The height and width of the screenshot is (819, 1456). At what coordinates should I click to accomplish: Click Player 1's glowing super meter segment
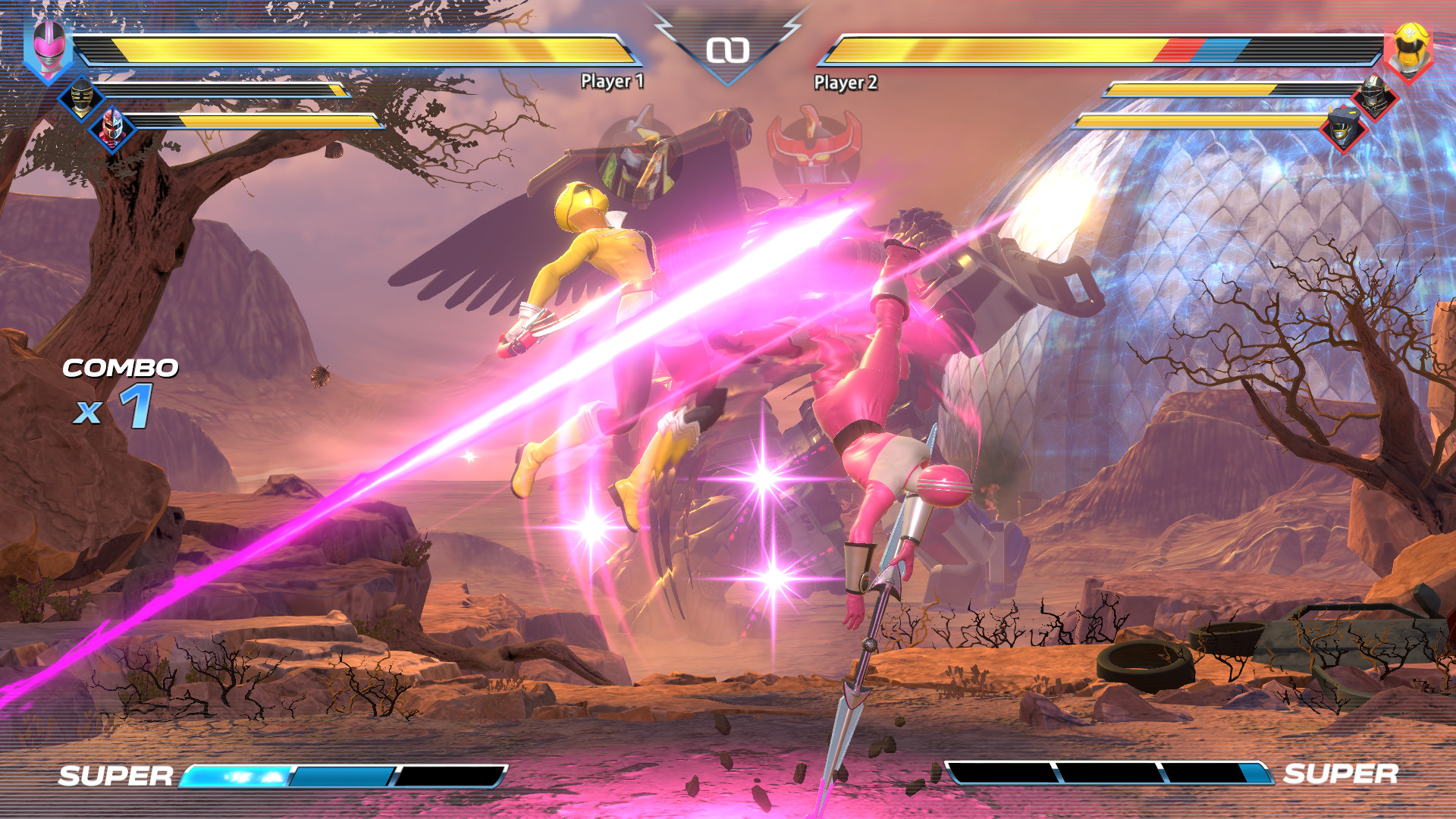(235, 777)
